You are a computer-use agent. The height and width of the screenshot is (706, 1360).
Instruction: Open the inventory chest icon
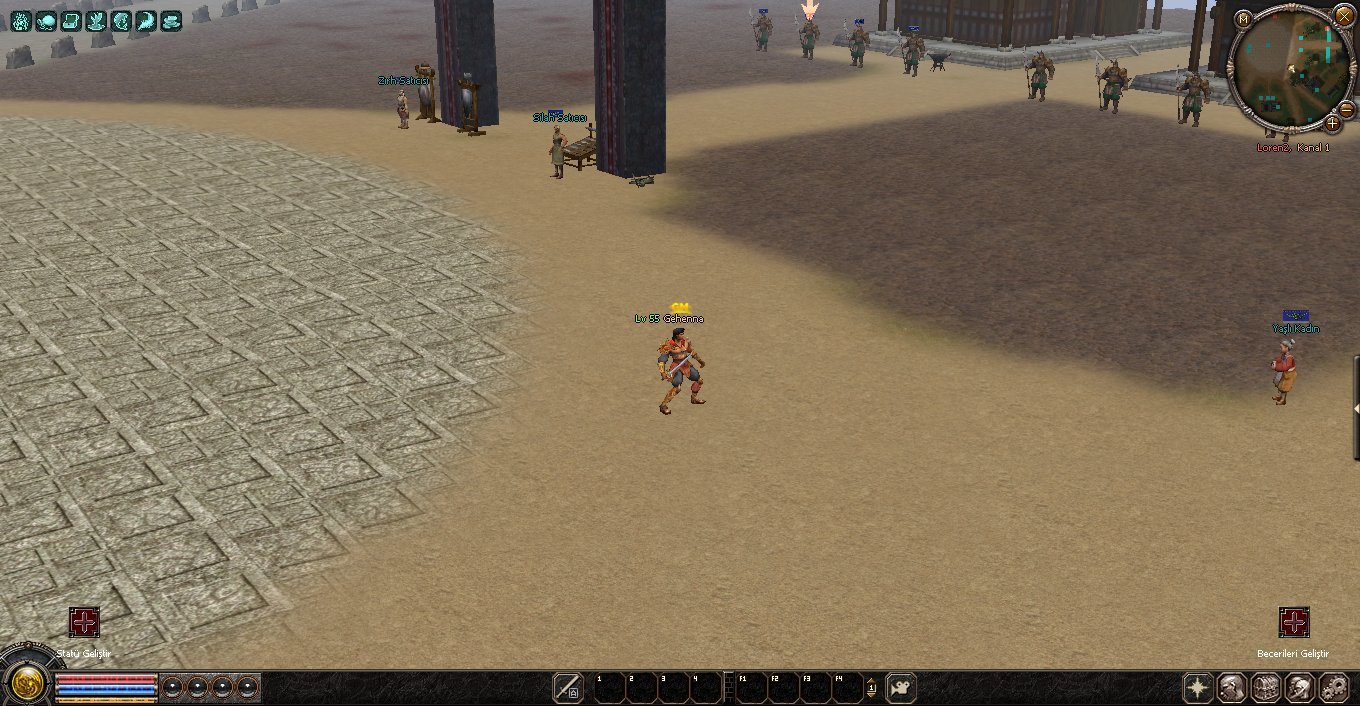pyautogui.click(x=1266, y=687)
